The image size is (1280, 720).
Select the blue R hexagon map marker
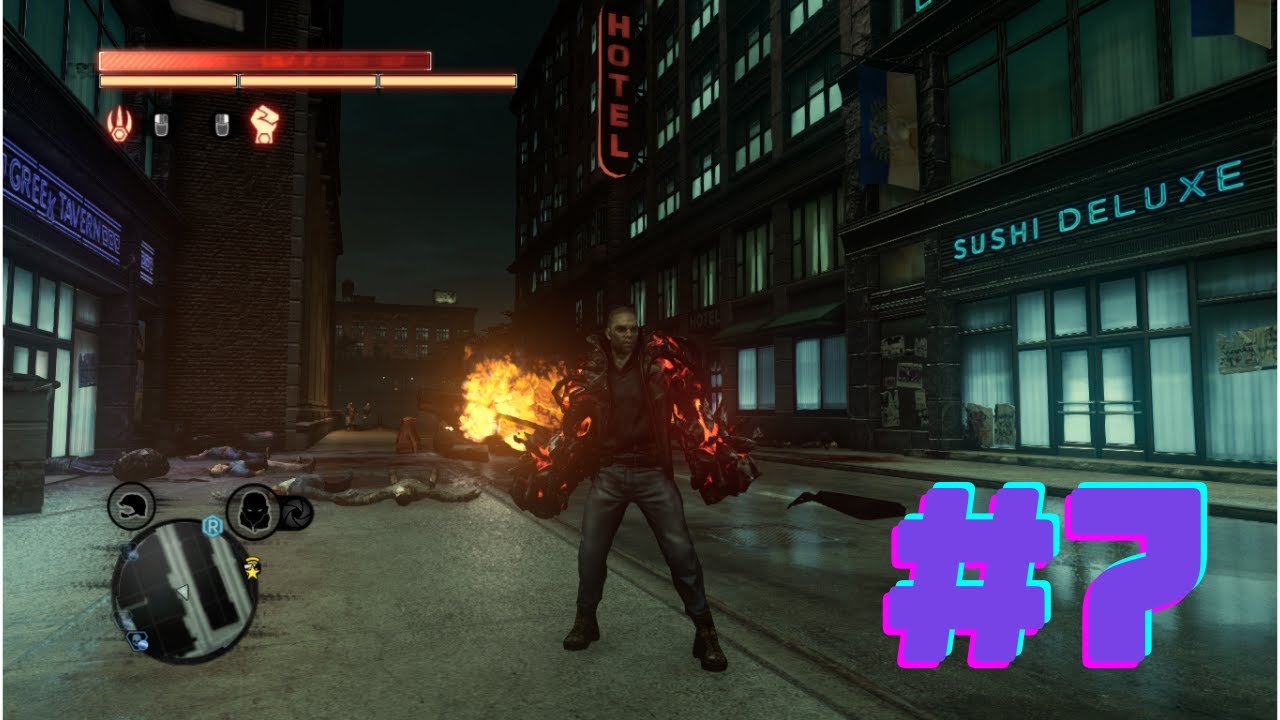pos(212,525)
